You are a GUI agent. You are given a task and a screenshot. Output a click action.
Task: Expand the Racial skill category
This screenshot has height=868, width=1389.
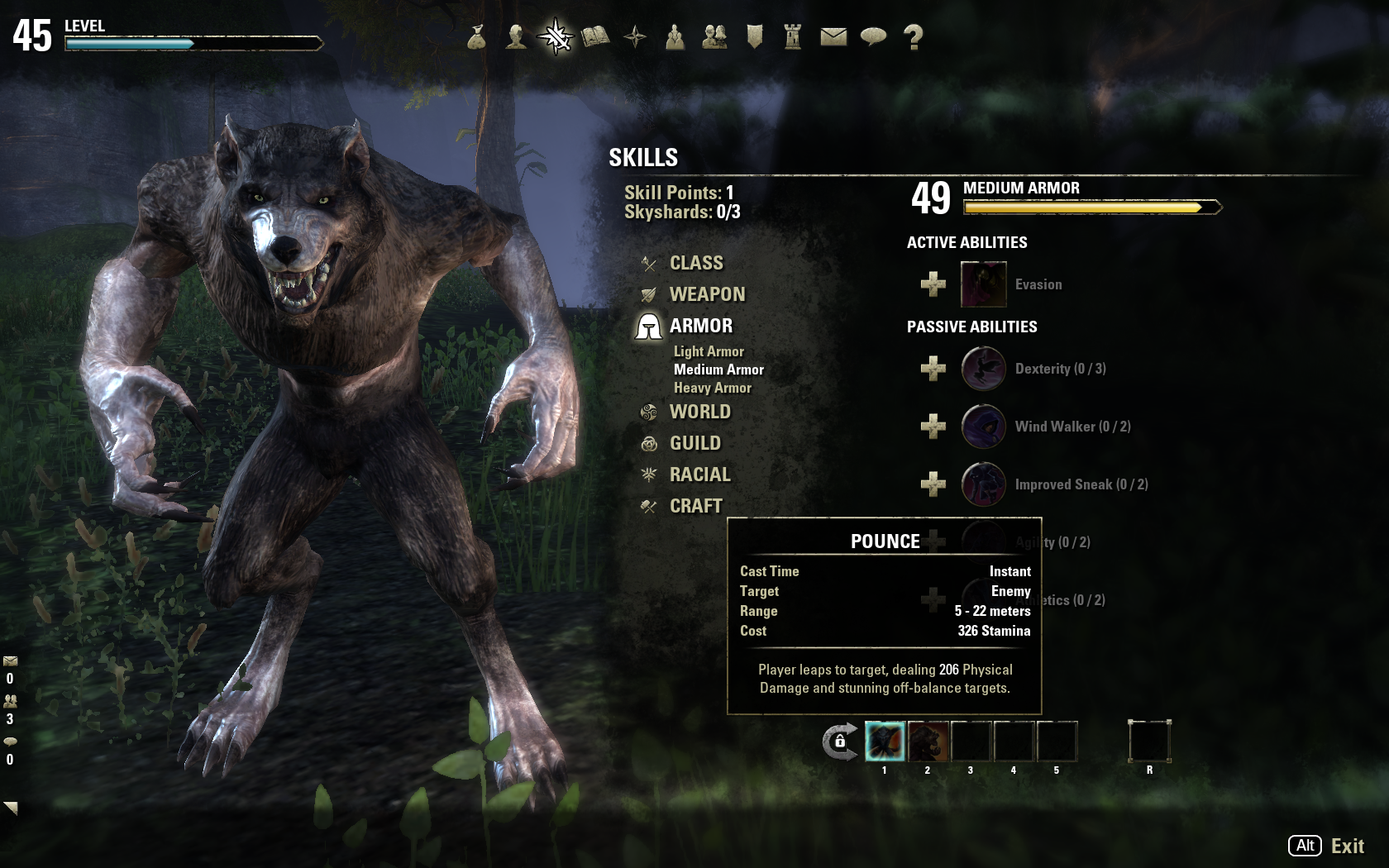pyautogui.click(x=699, y=475)
